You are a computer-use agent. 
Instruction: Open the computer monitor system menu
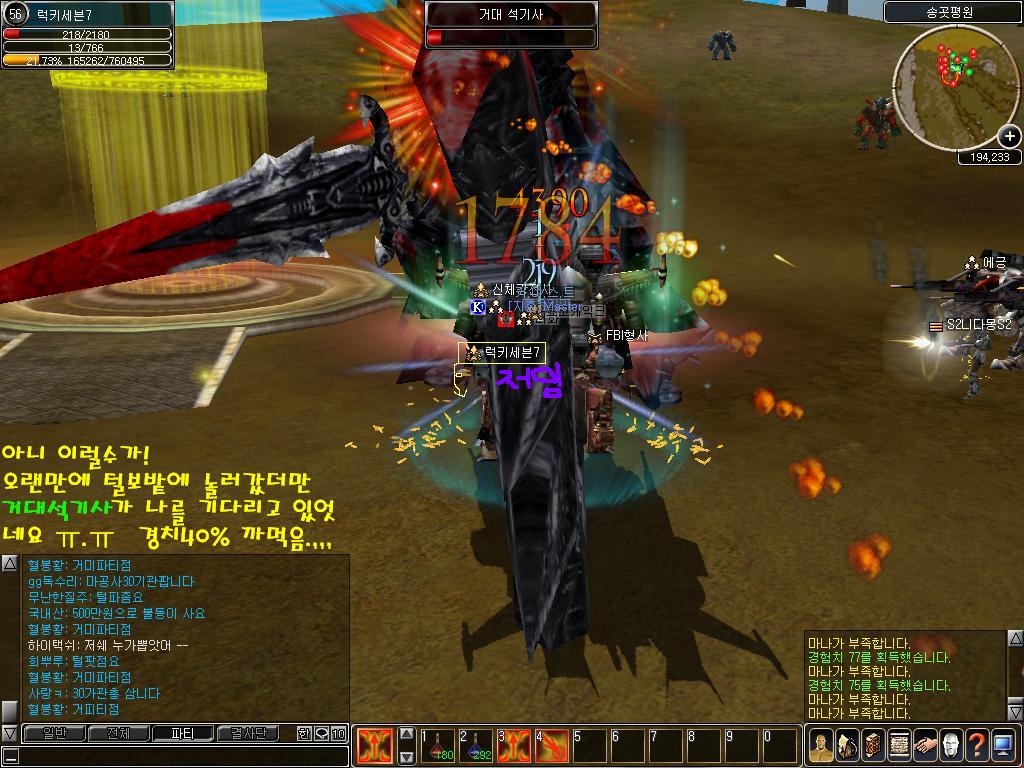tap(1003, 745)
